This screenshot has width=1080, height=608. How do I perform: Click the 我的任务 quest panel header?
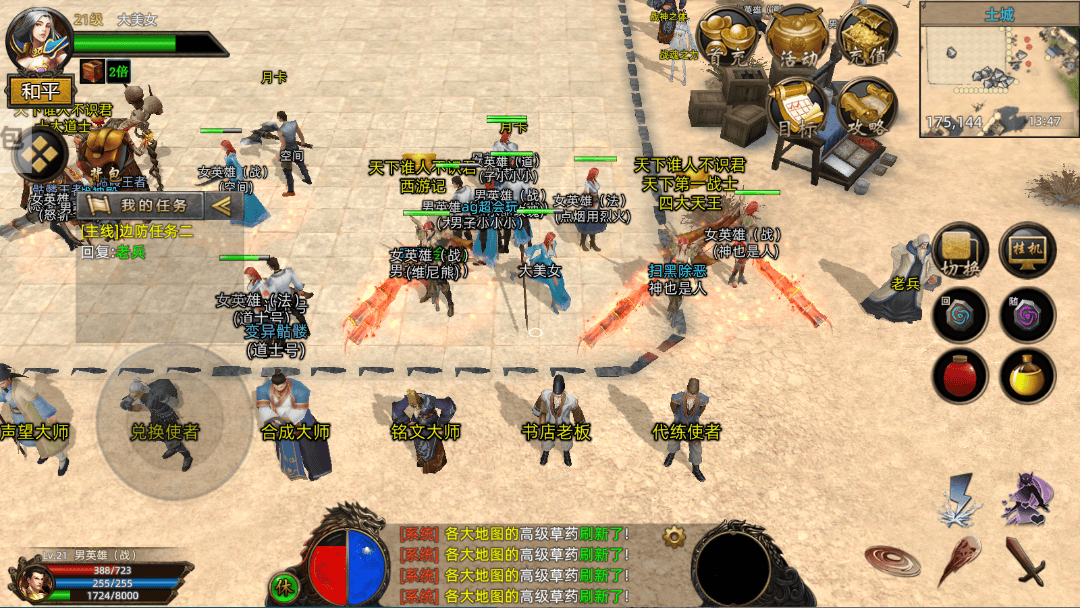[145, 205]
